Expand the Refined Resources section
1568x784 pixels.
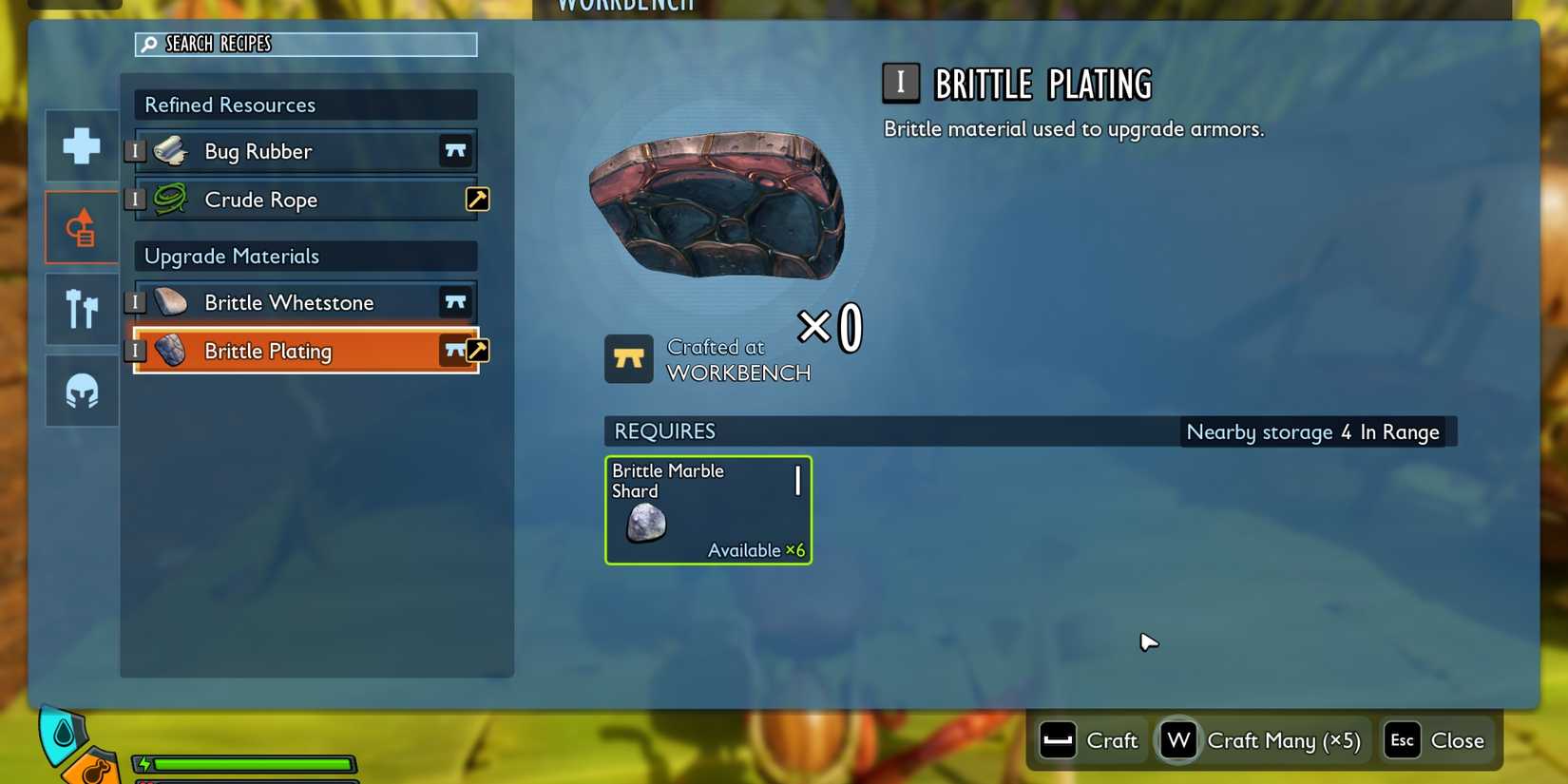[304, 105]
